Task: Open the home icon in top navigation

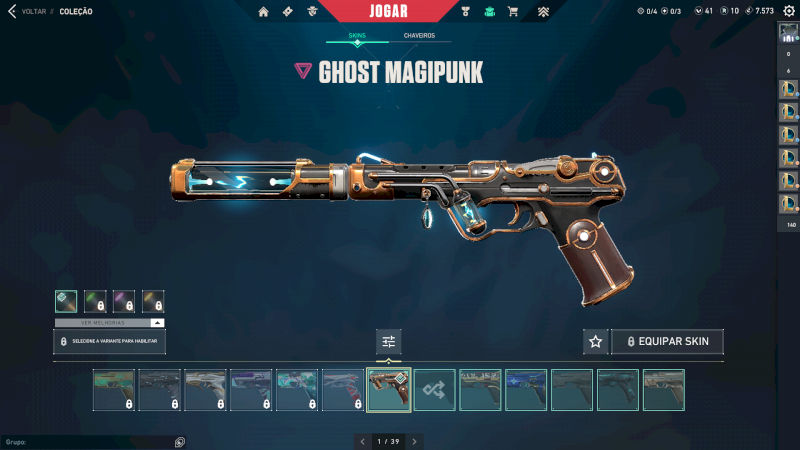Action: tap(263, 12)
